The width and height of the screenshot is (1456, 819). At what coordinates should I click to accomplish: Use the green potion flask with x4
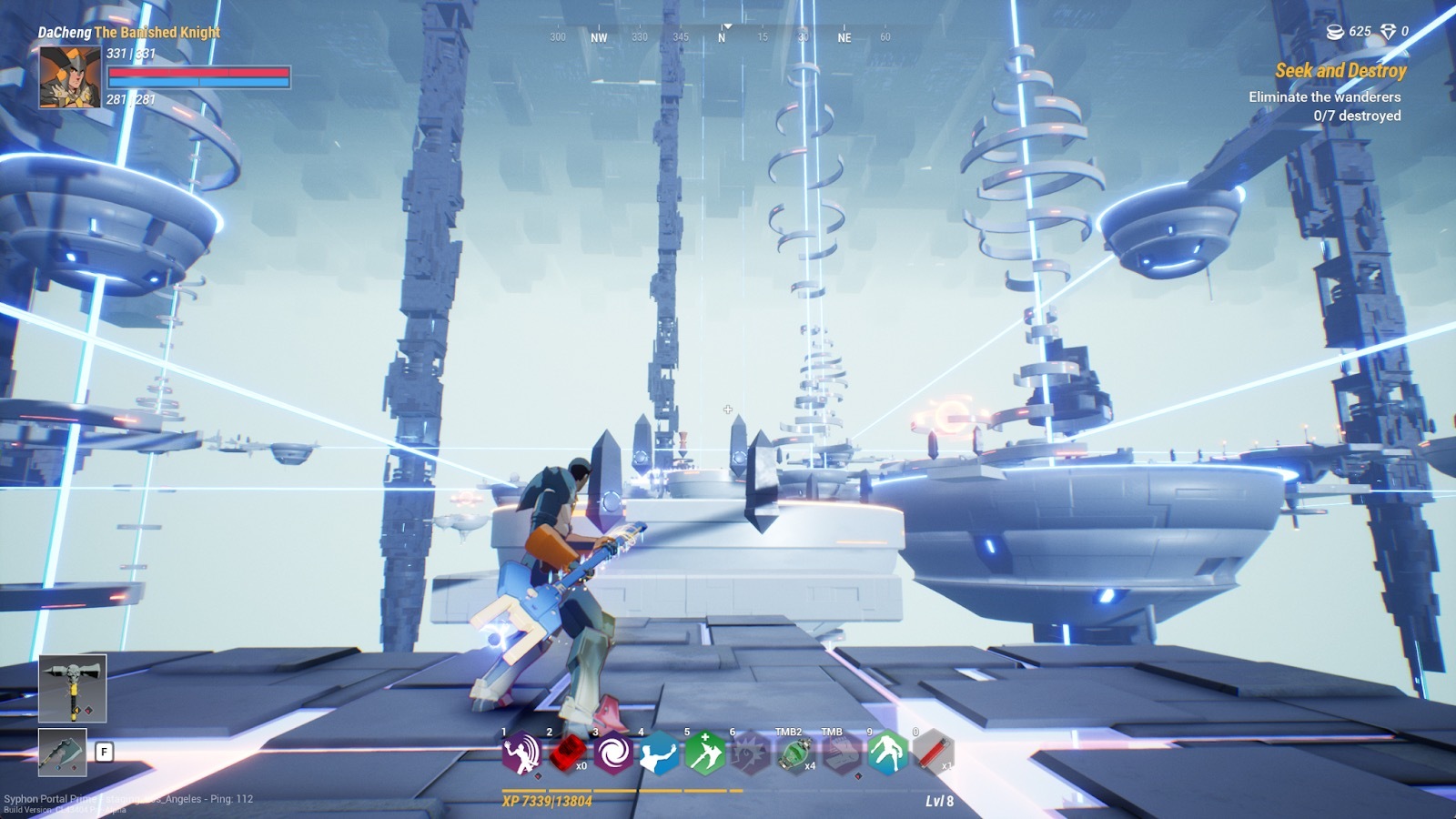pos(794,753)
